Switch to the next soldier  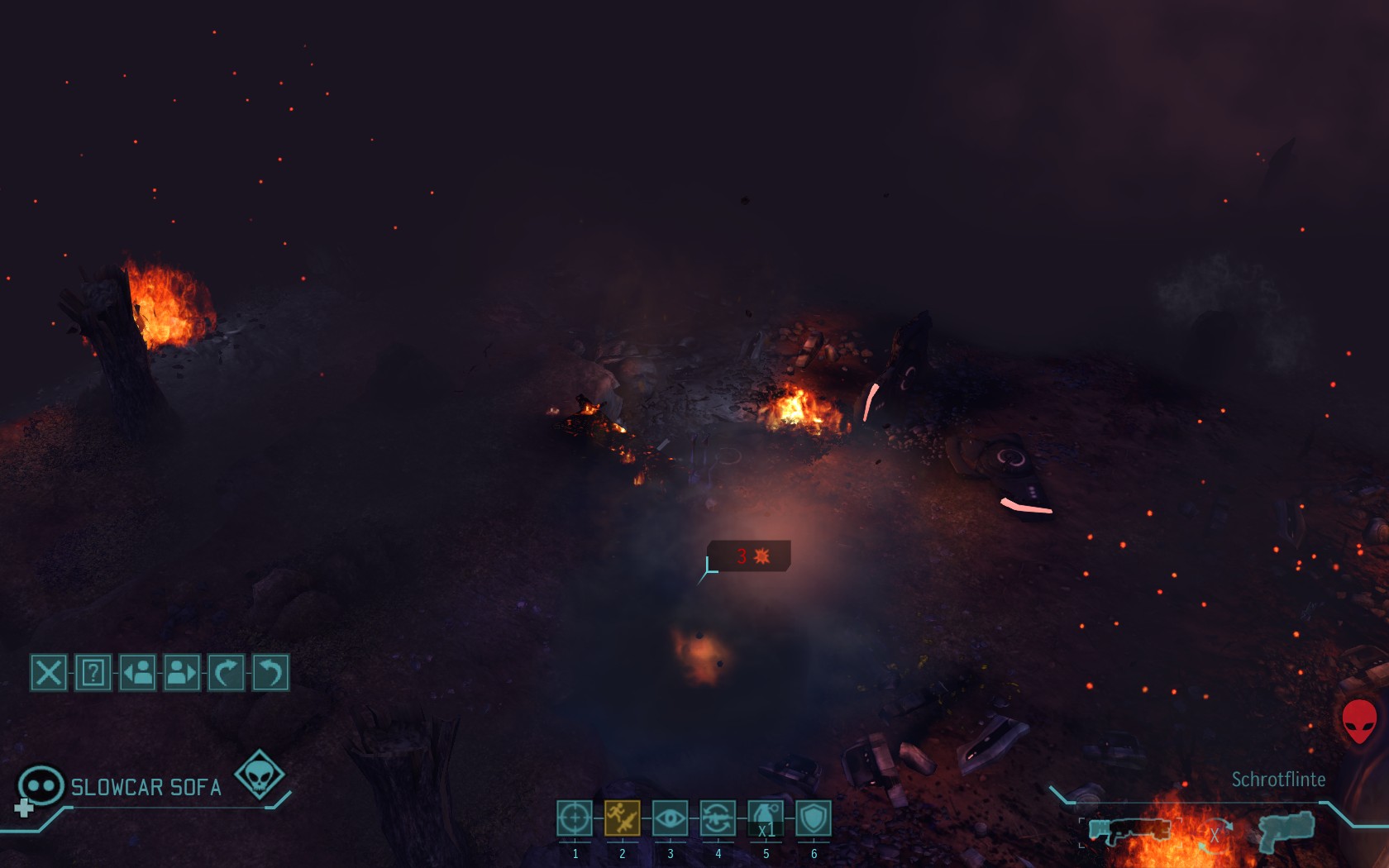click(182, 672)
